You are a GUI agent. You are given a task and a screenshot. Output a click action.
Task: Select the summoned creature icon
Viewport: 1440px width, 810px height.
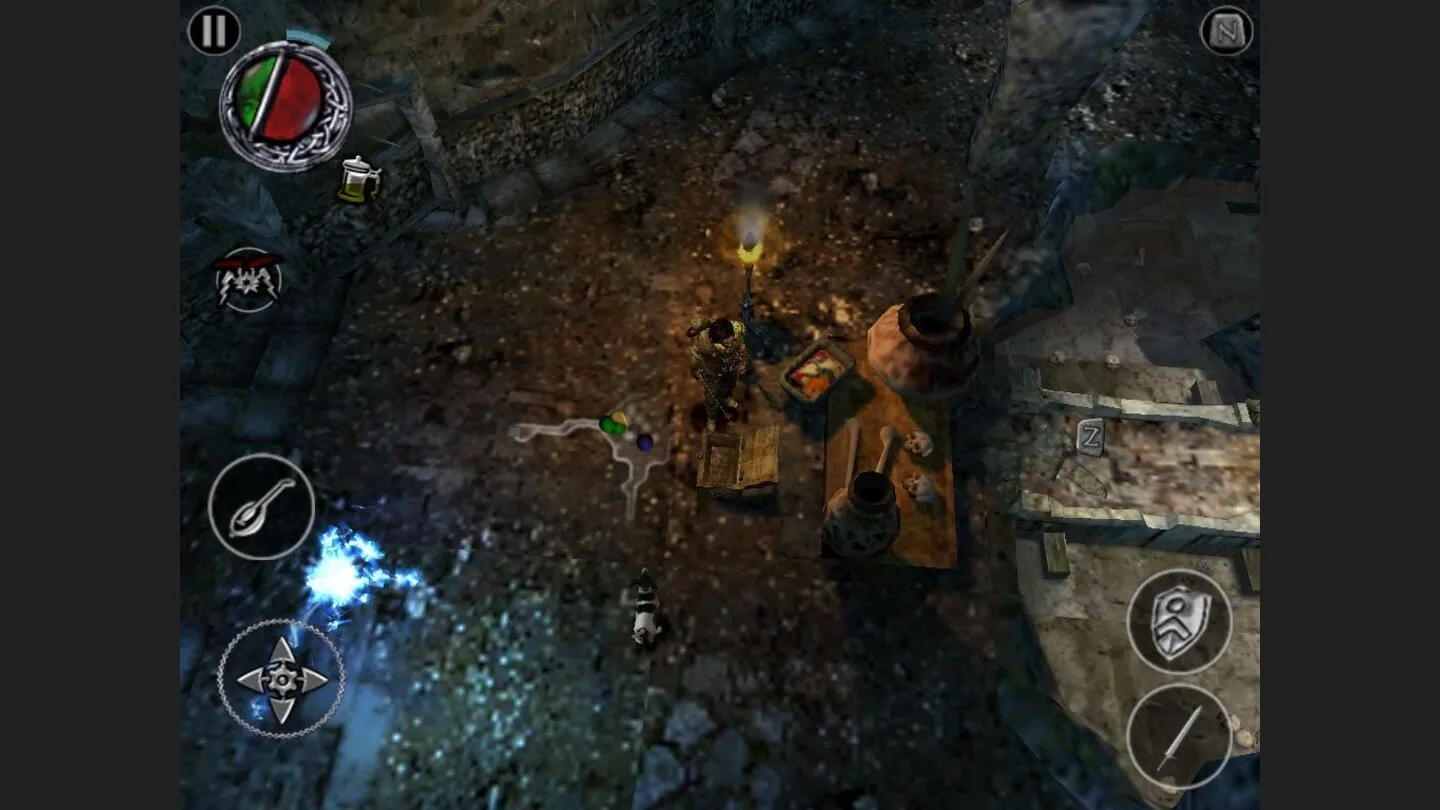[x=249, y=280]
